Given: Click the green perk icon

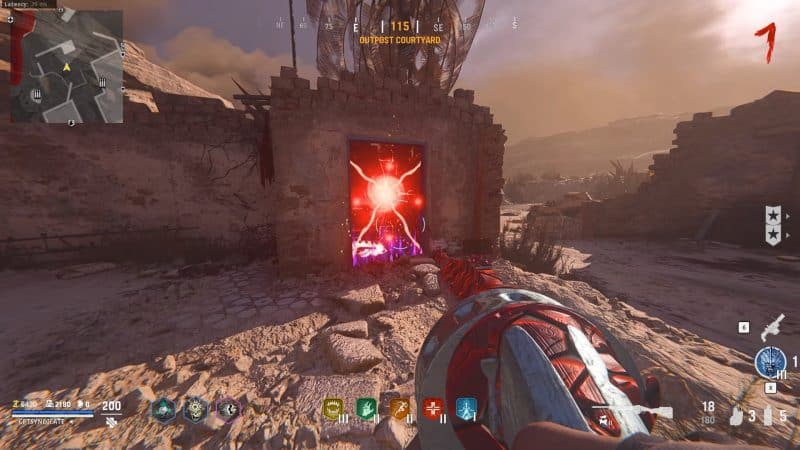Looking at the screenshot, I should [367, 408].
